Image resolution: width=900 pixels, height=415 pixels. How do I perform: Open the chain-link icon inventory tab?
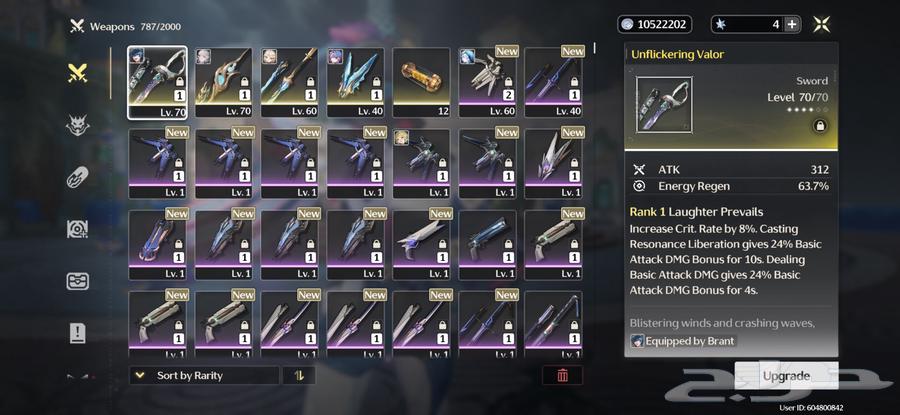click(77, 178)
